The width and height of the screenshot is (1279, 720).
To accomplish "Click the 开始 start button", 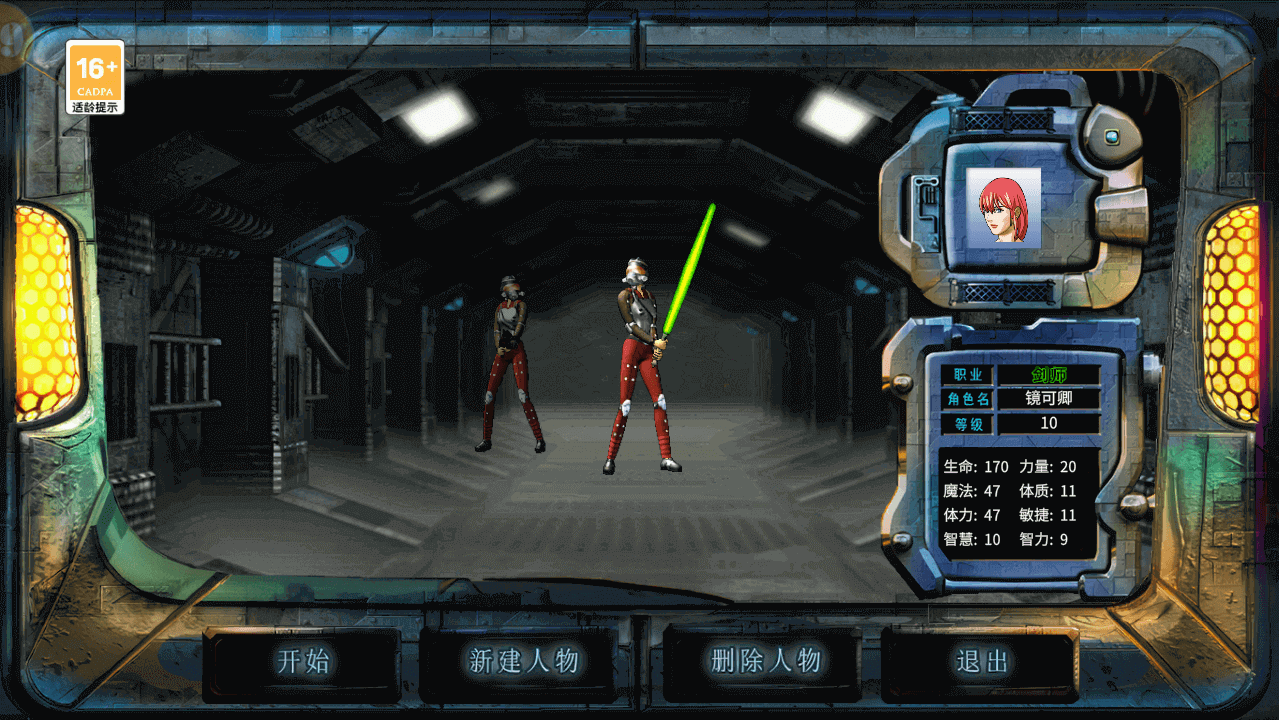I will click(303, 661).
